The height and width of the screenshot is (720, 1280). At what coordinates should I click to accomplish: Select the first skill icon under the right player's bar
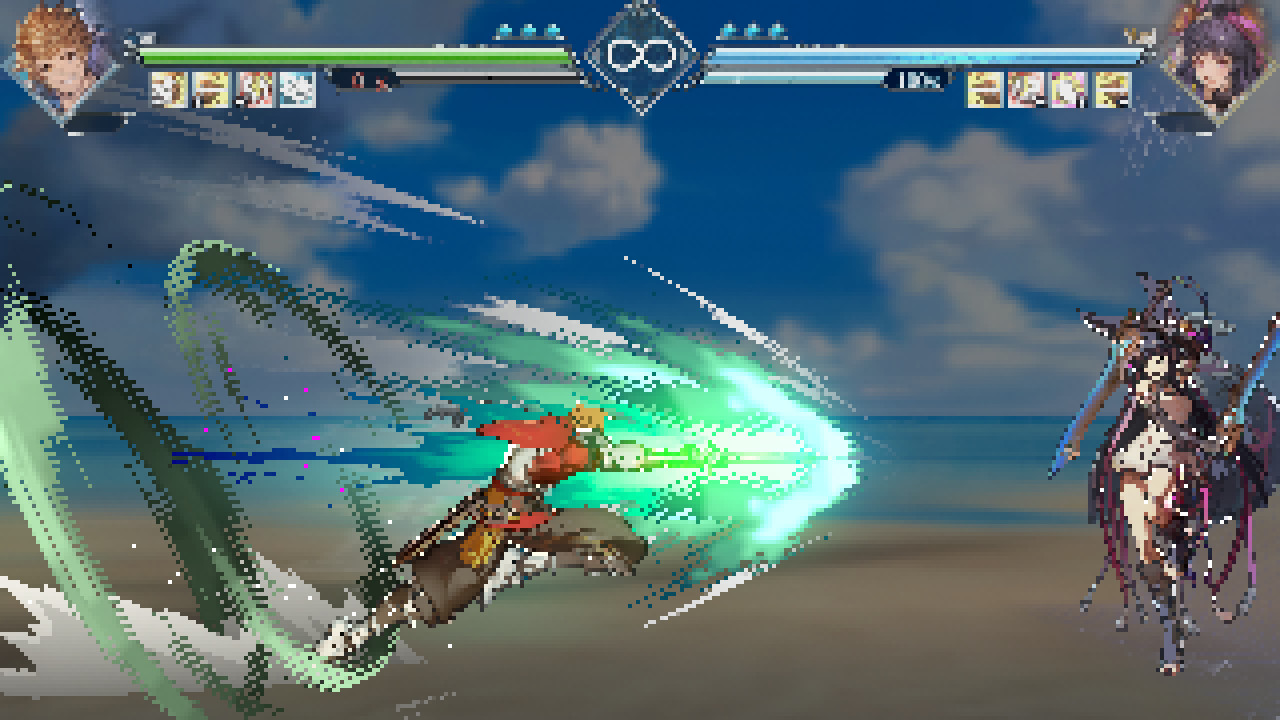[x=984, y=90]
